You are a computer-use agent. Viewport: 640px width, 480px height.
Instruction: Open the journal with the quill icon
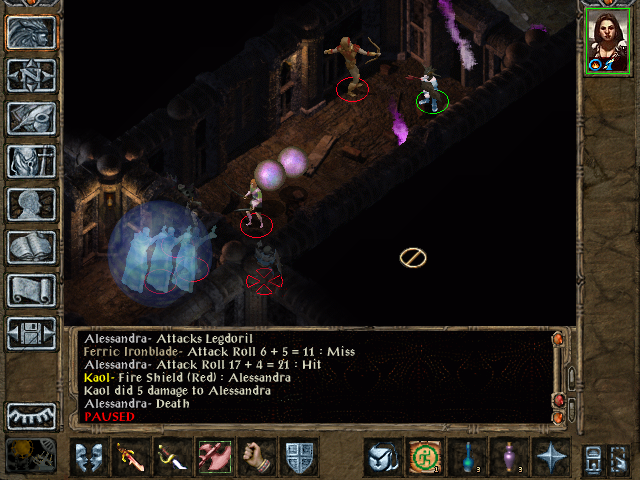click(31, 118)
